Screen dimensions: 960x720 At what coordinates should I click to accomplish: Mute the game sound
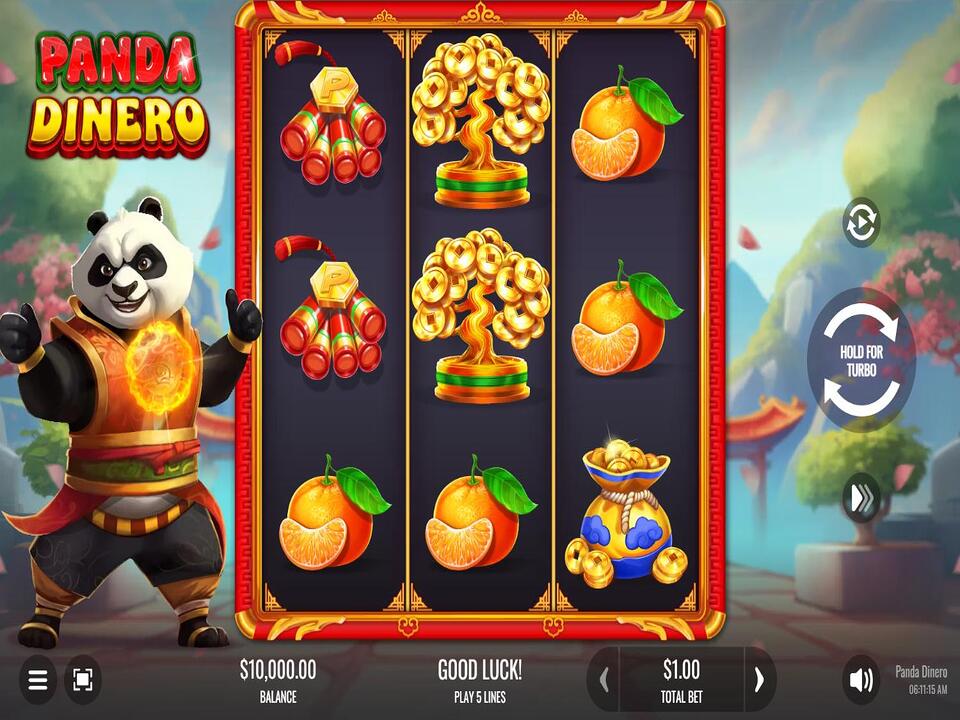[x=860, y=680]
